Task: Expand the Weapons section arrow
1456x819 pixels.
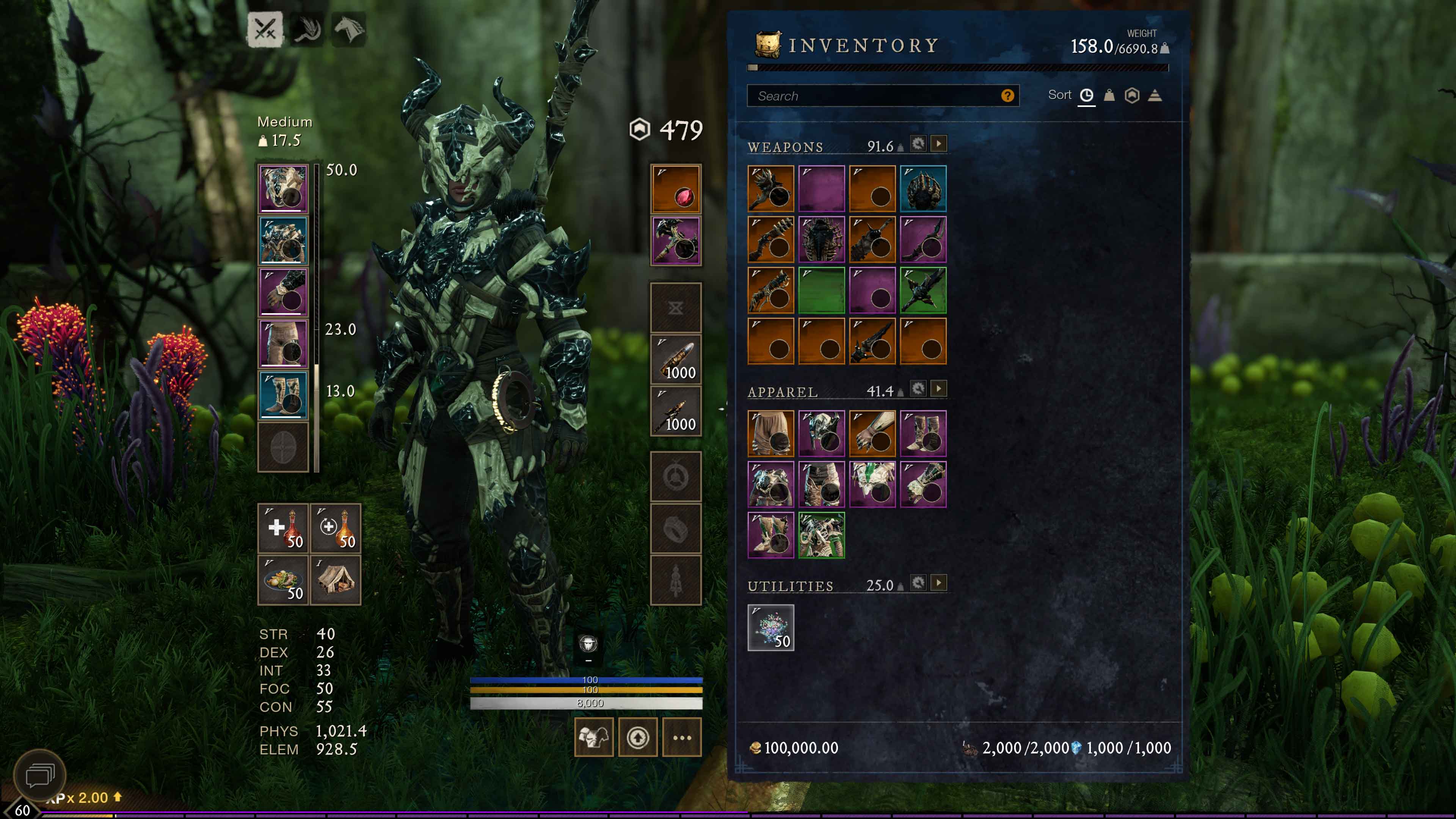Action: click(x=939, y=144)
